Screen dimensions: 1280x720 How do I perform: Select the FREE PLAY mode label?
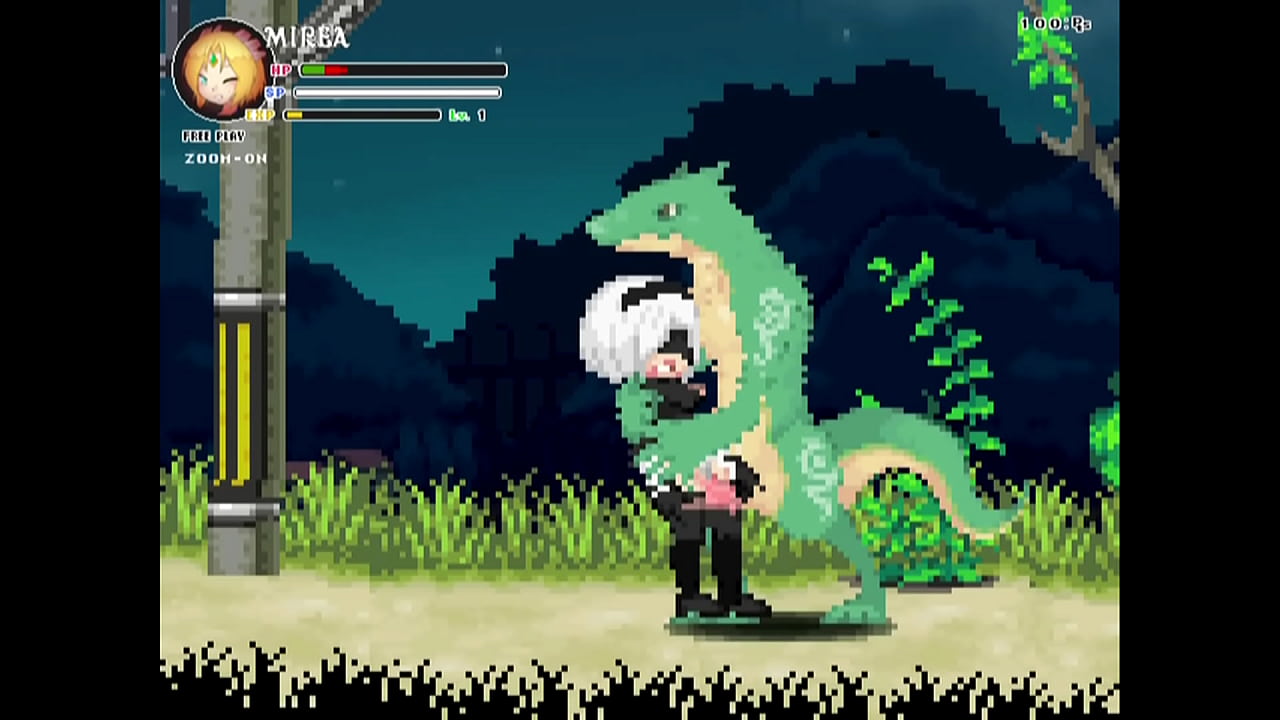213,136
